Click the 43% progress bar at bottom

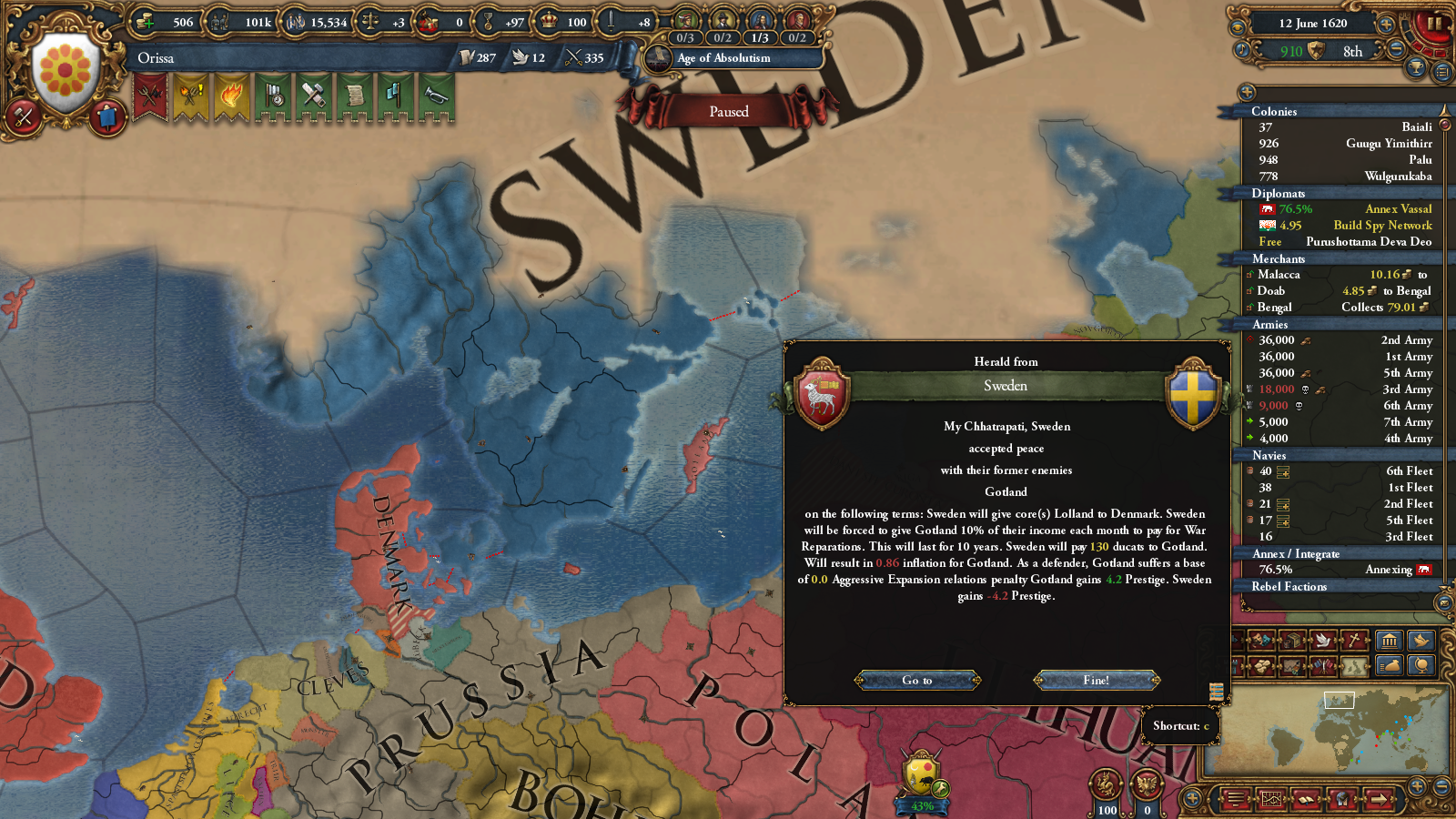coord(922,806)
